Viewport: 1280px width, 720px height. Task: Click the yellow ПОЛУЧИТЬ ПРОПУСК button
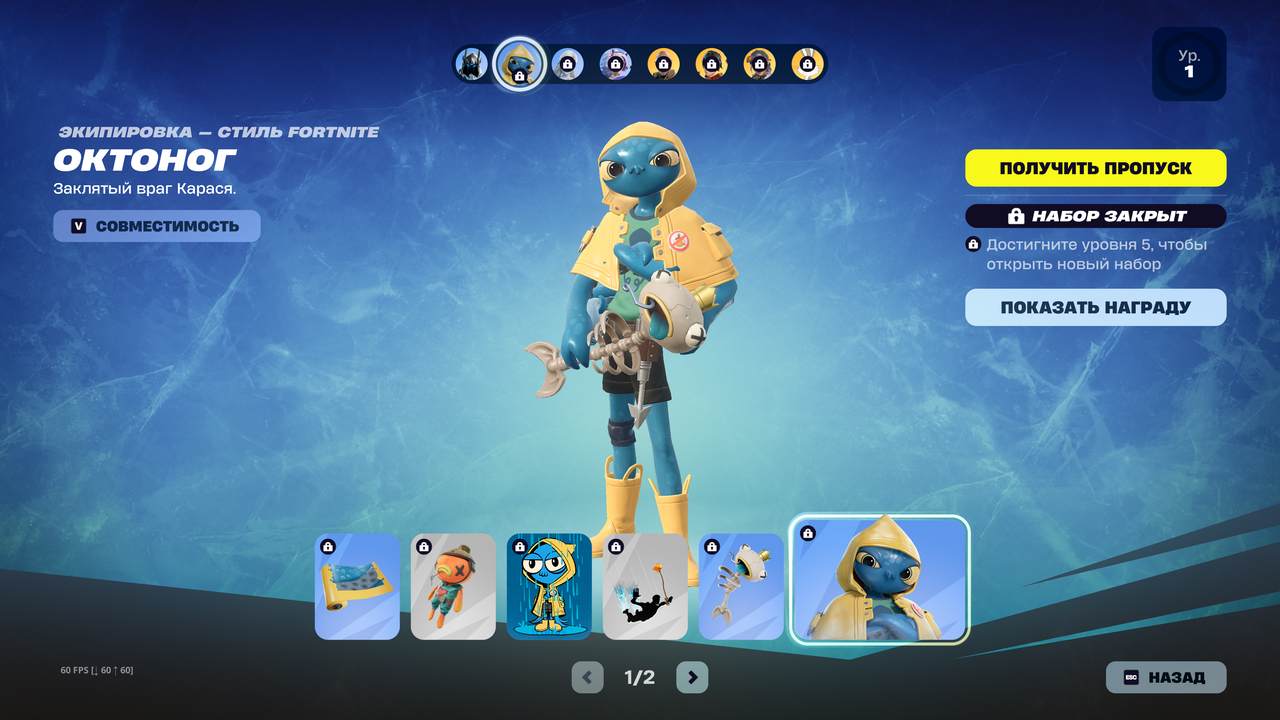pyautogui.click(x=1095, y=168)
